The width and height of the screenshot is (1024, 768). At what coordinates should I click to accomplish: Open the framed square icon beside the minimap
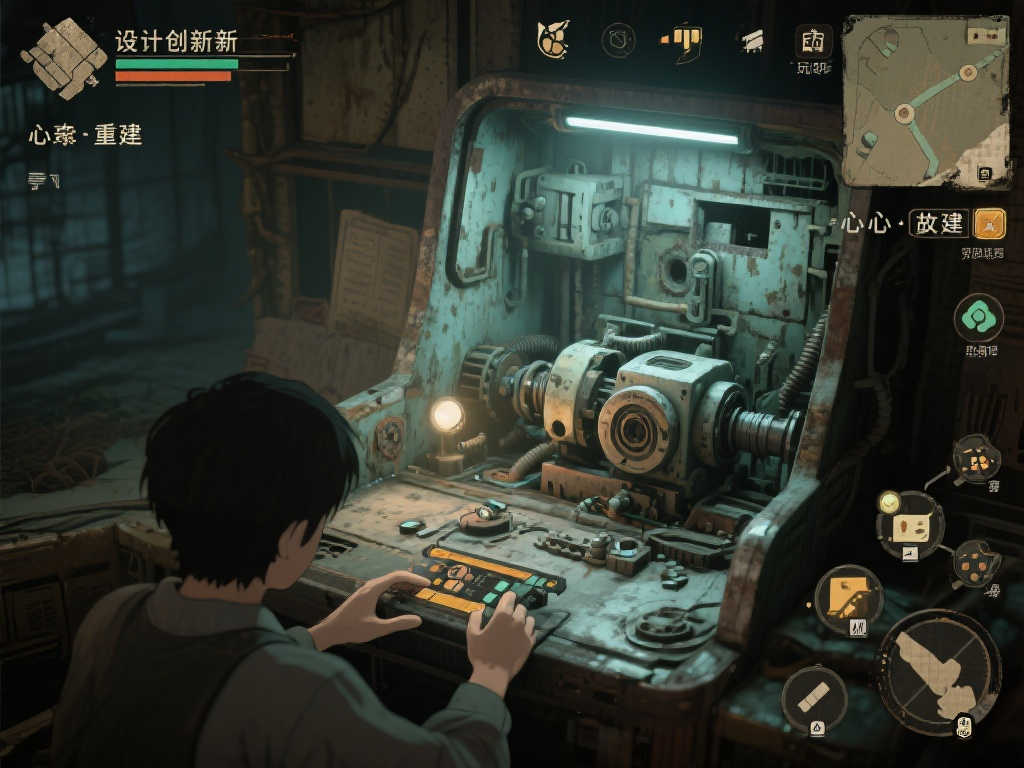tap(813, 41)
